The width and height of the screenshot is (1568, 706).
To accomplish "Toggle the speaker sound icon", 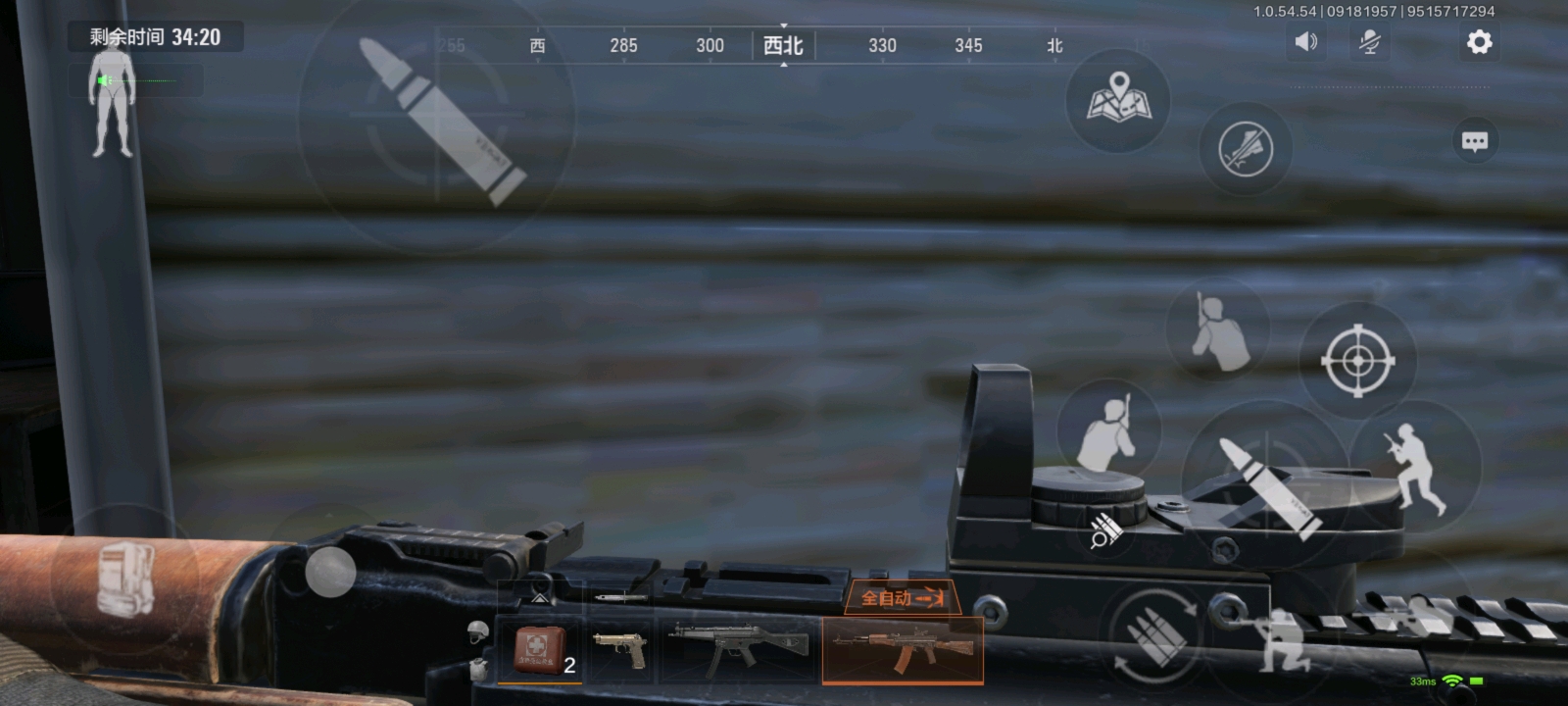I will point(1305,42).
